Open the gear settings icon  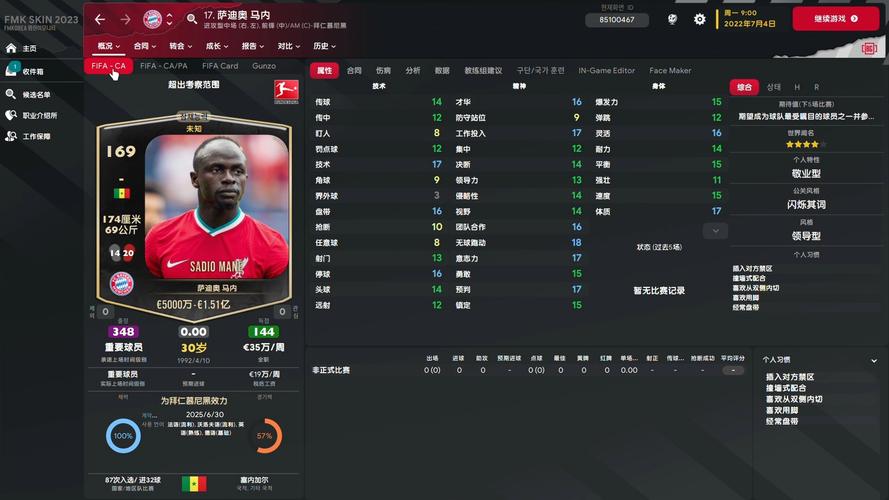699,19
